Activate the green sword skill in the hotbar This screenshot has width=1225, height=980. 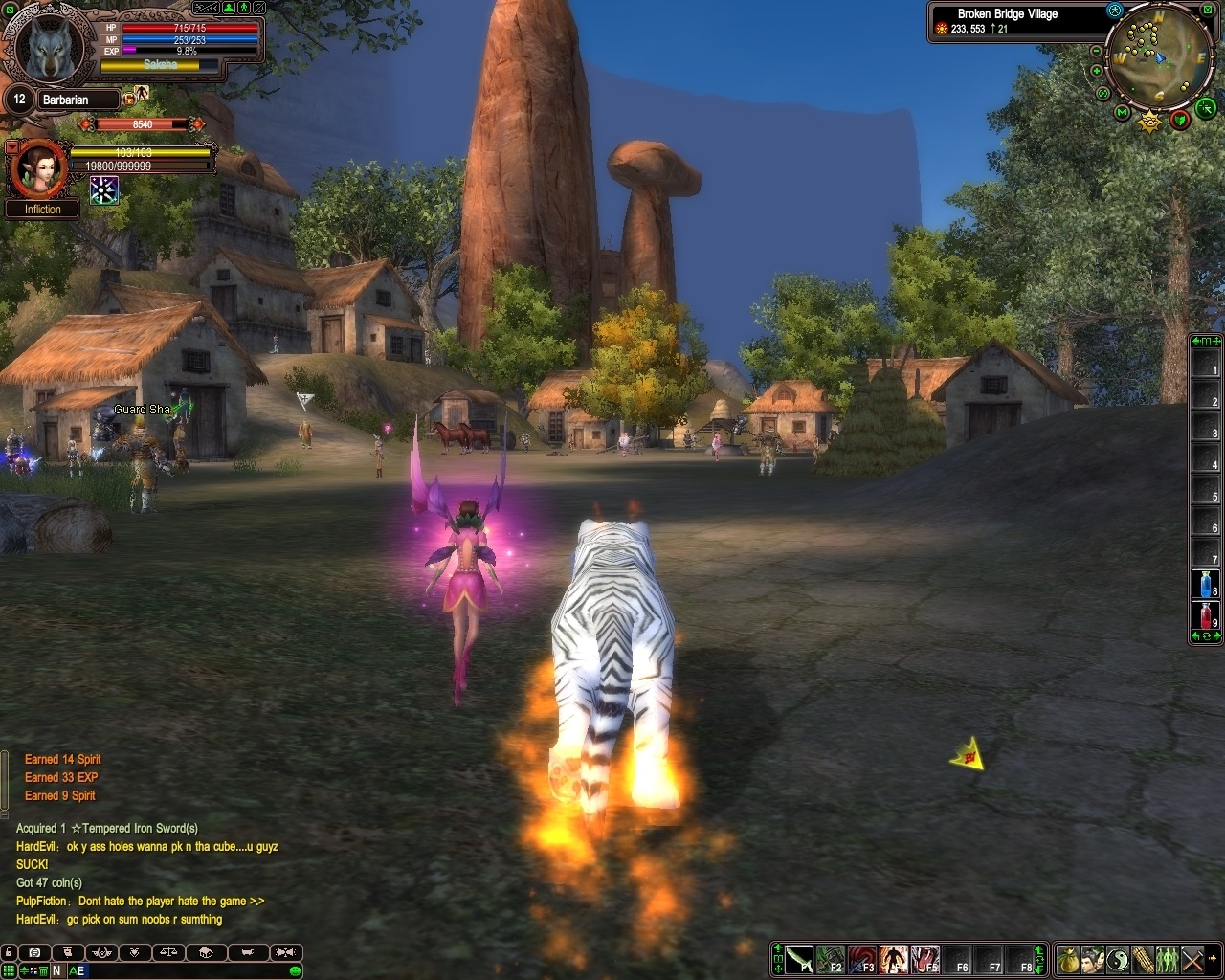(x=799, y=958)
